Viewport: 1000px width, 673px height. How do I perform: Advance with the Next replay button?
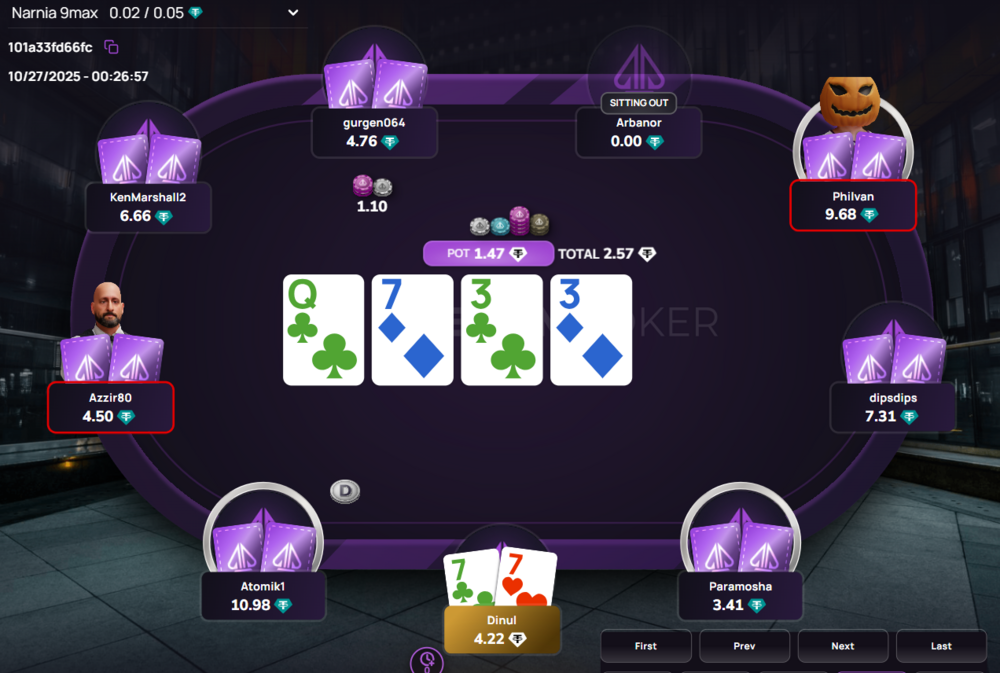842,646
